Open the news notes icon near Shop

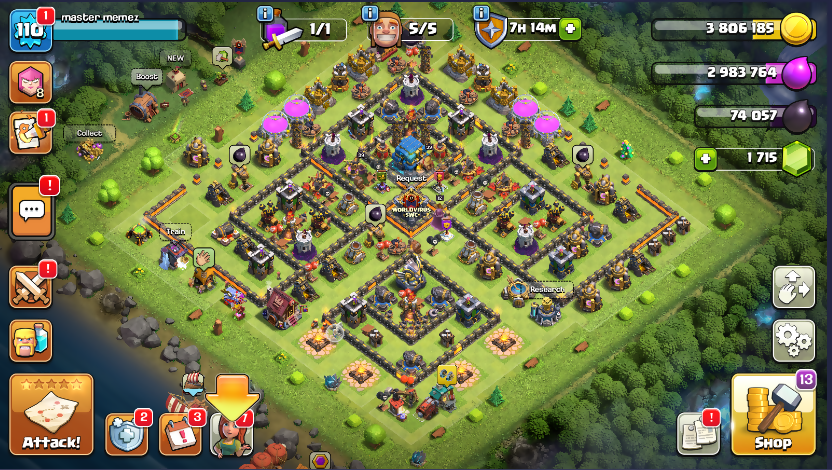[698, 433]
